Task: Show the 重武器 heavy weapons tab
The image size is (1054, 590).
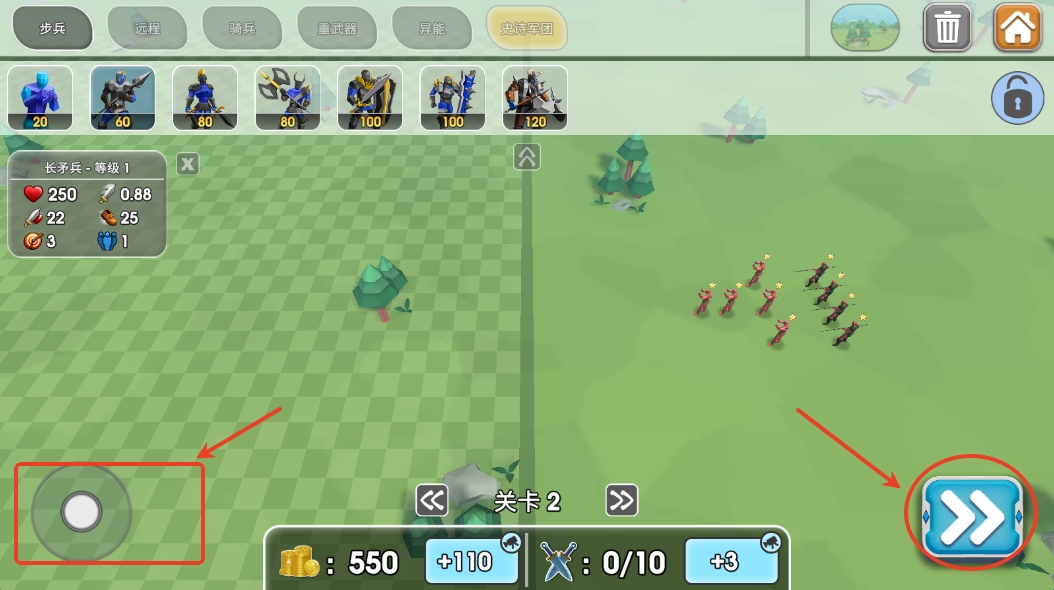Action: point(337,28)
